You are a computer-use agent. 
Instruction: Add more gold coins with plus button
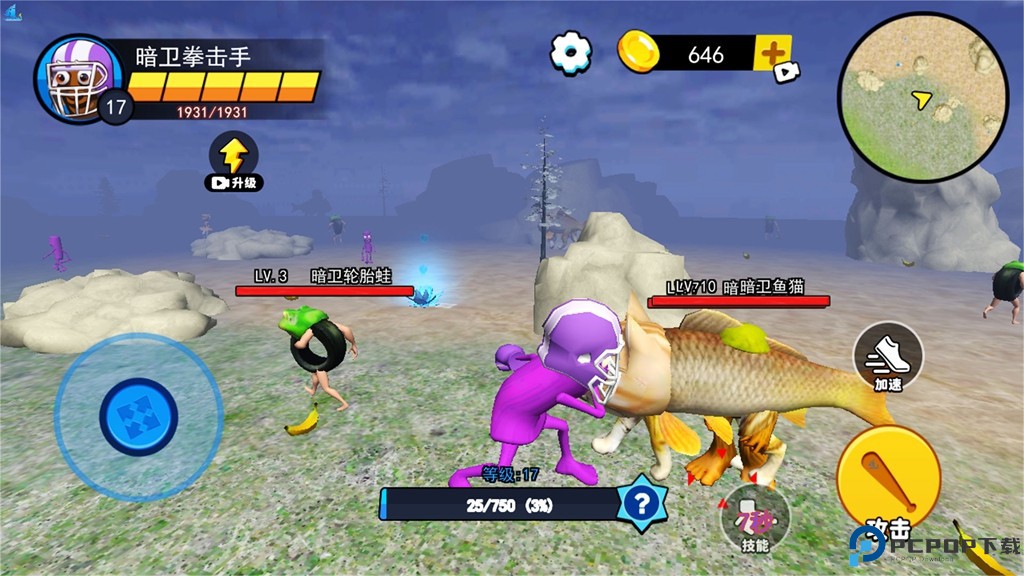[771, 53]
